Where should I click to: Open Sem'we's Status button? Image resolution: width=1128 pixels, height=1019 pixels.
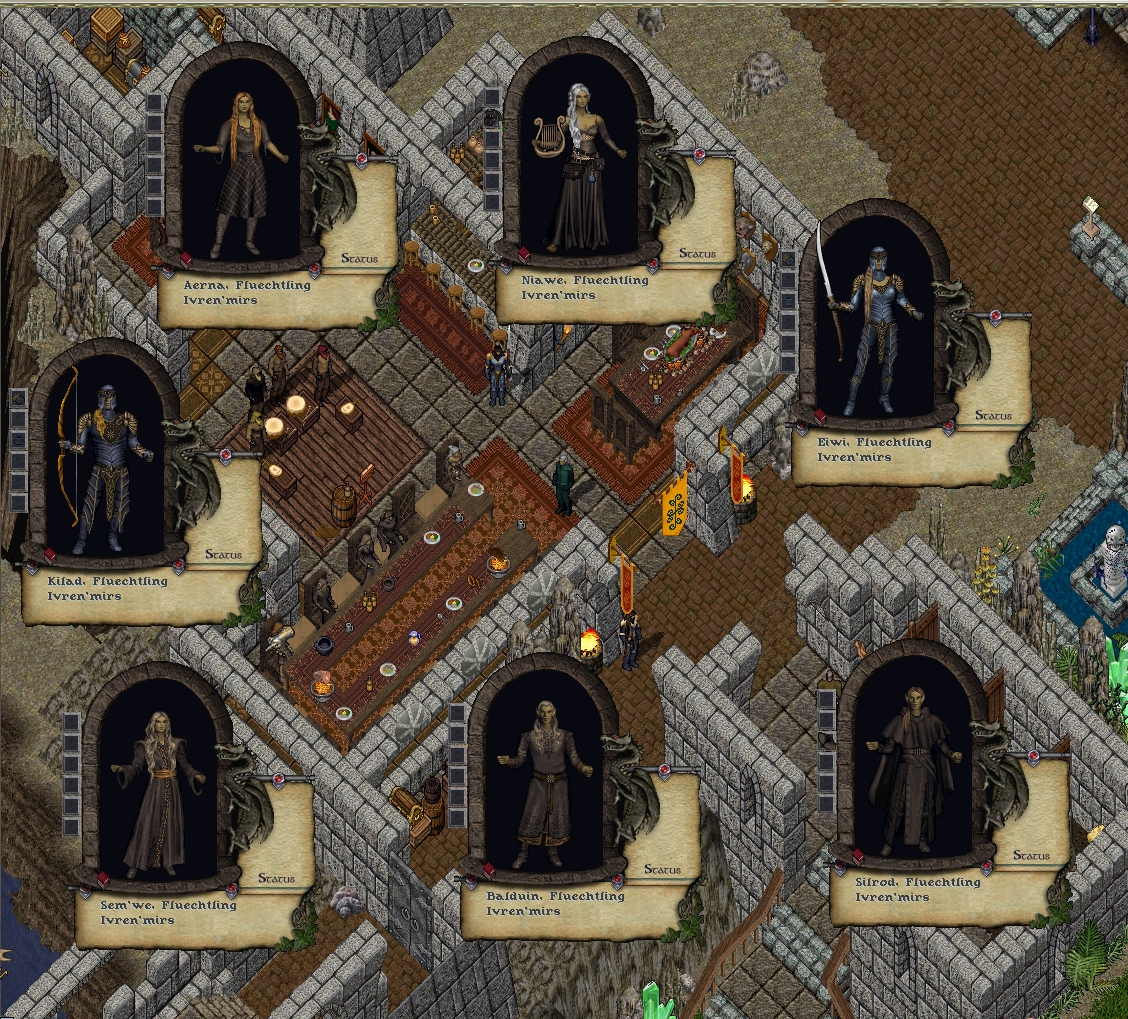[277, 879]
